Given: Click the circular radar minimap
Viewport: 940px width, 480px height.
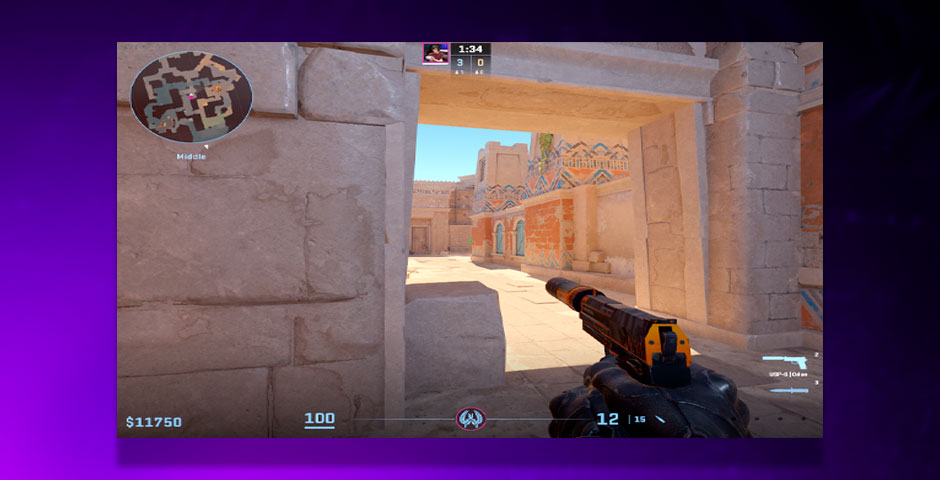Looking at the screenshot, I should (191, 97).
